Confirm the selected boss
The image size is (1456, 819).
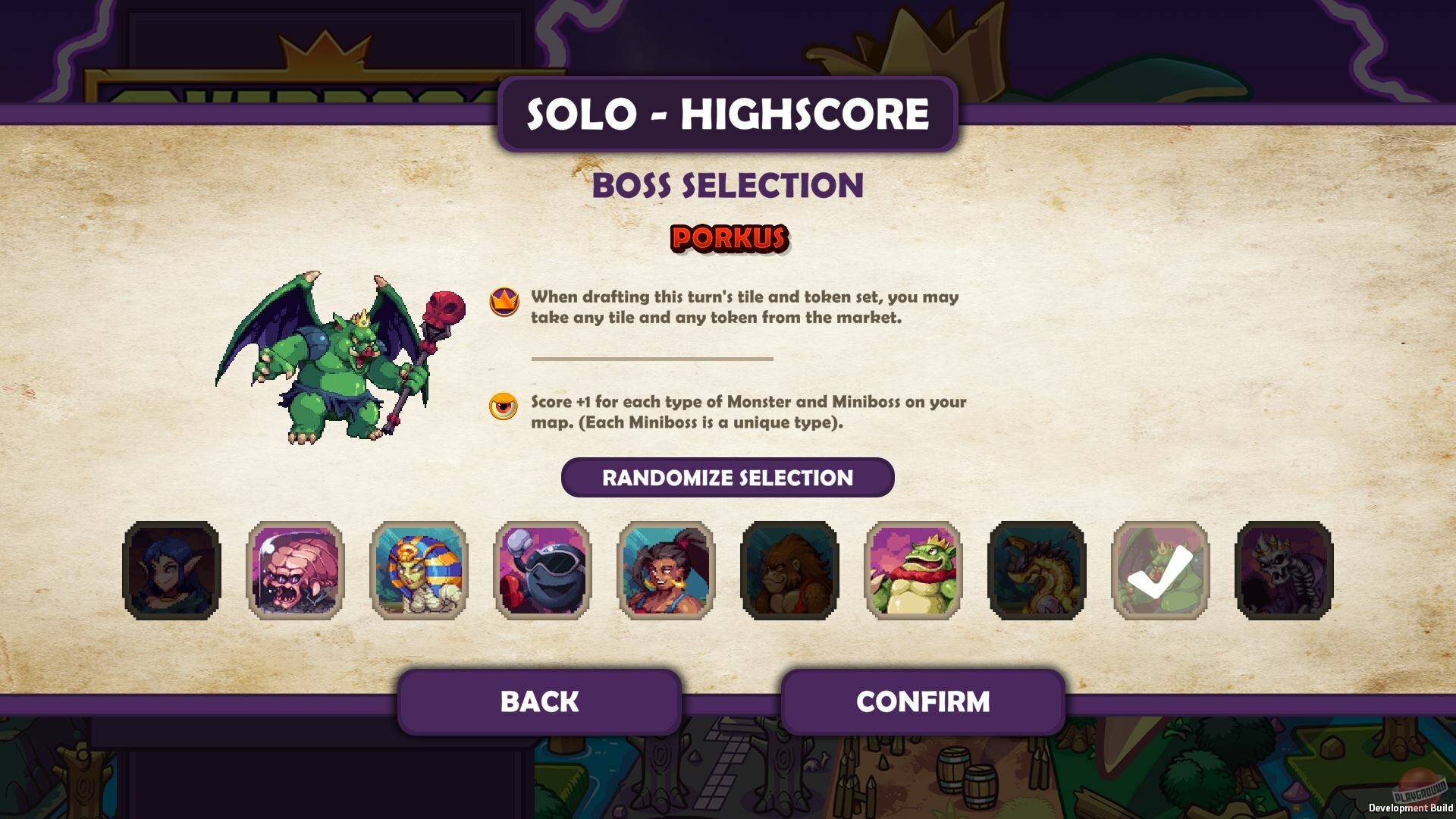point(923,701)
